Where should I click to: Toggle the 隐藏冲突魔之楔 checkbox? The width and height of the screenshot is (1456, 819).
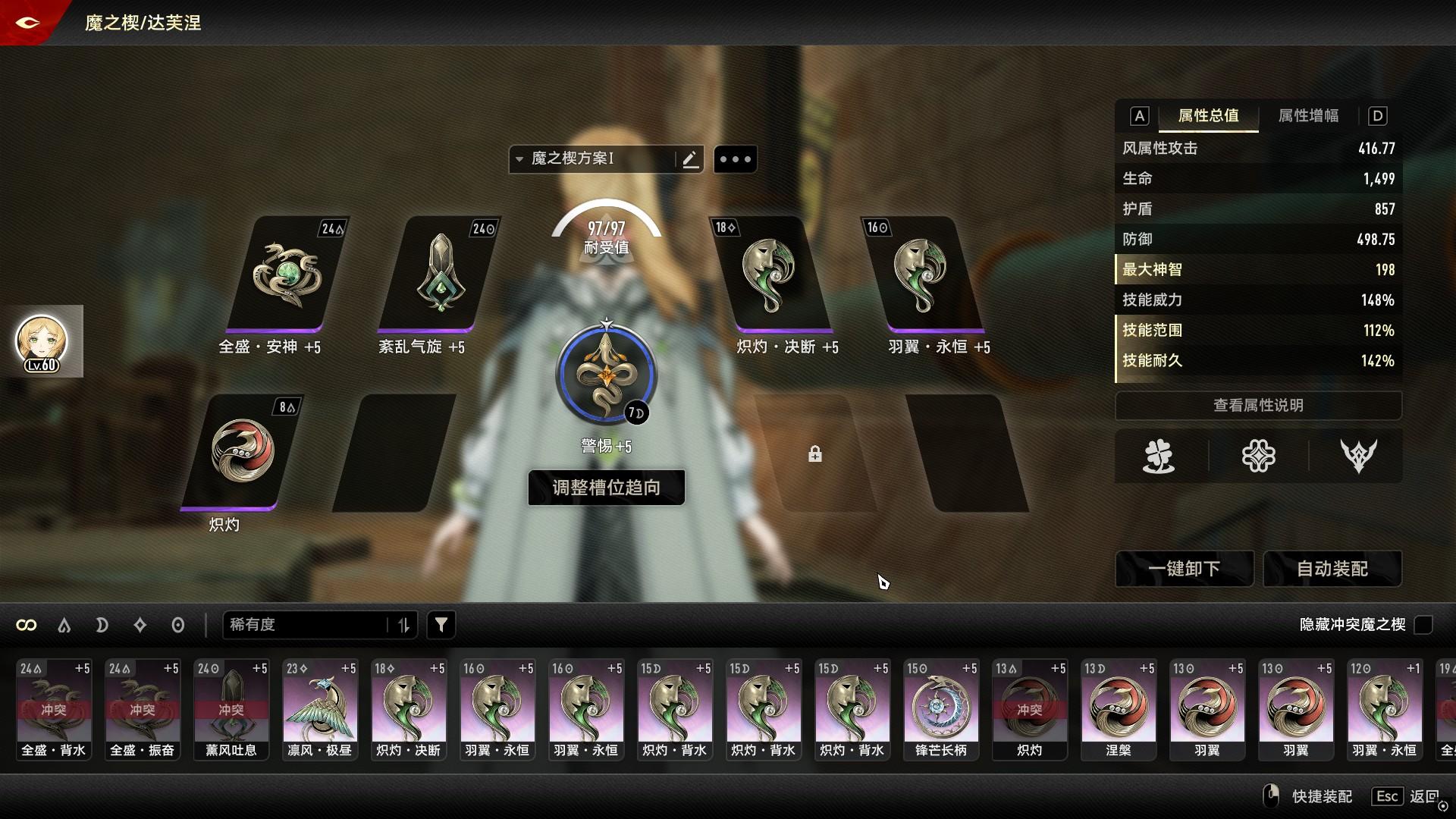coord(1423,625)
